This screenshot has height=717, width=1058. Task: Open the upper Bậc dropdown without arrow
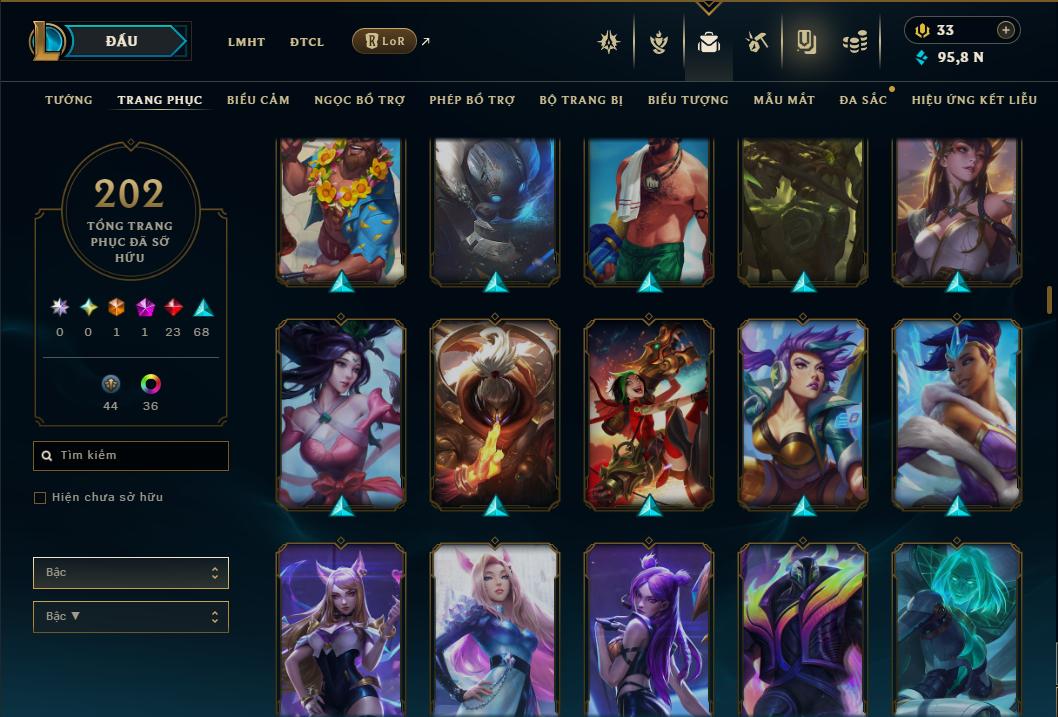coord(131,573)
